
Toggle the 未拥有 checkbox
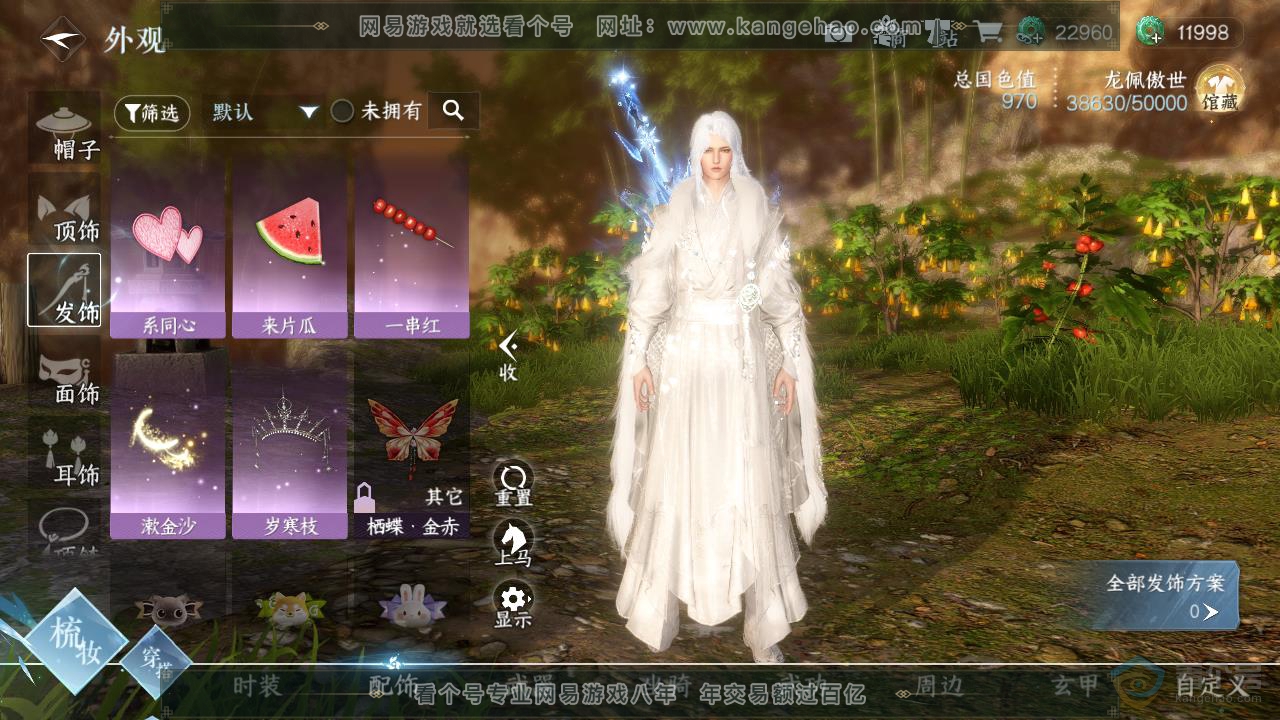(343, 112)
